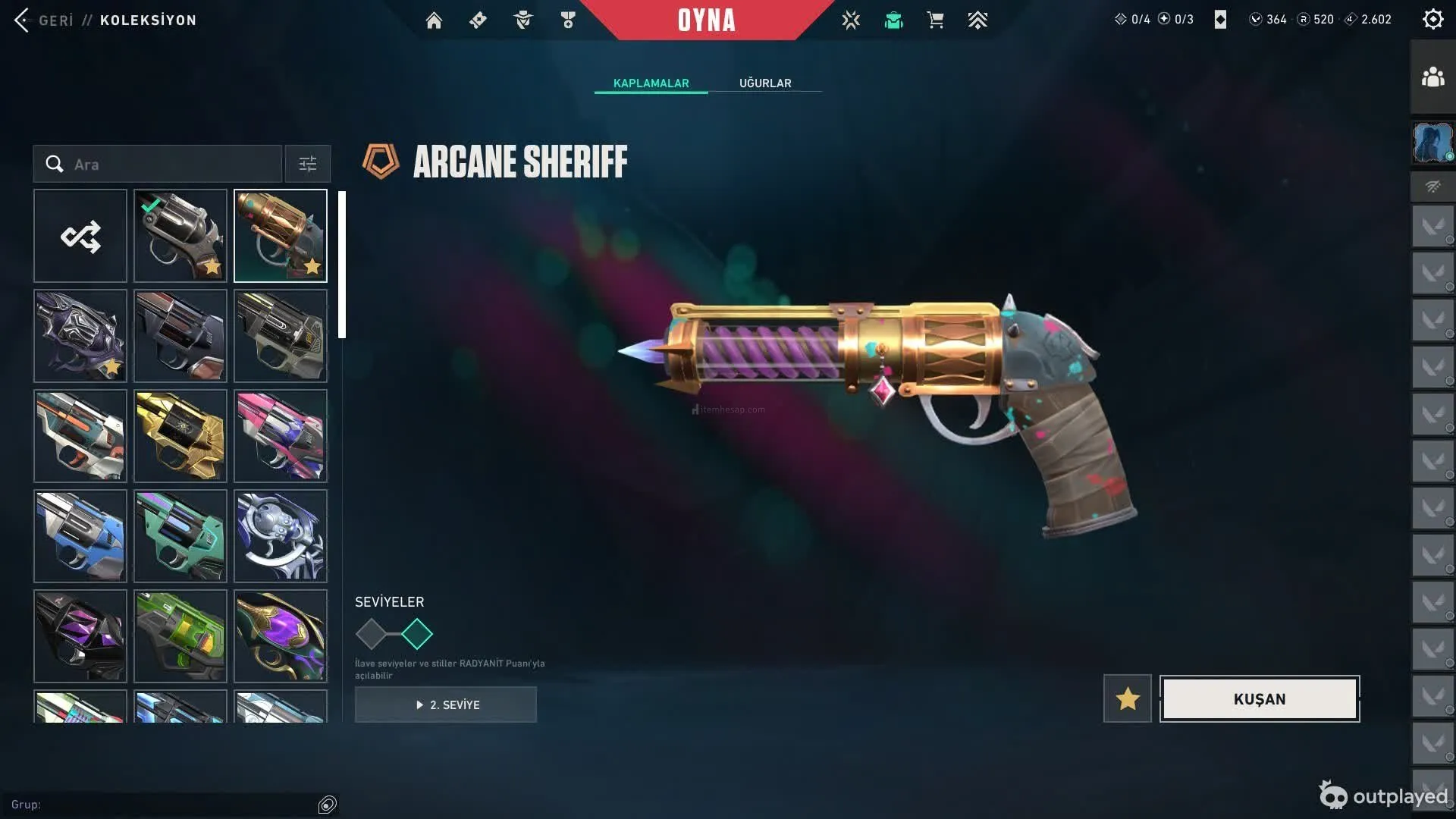Open the social friends panel
The width and height of the screenshot is (1456, 819).
[1432, 77]
